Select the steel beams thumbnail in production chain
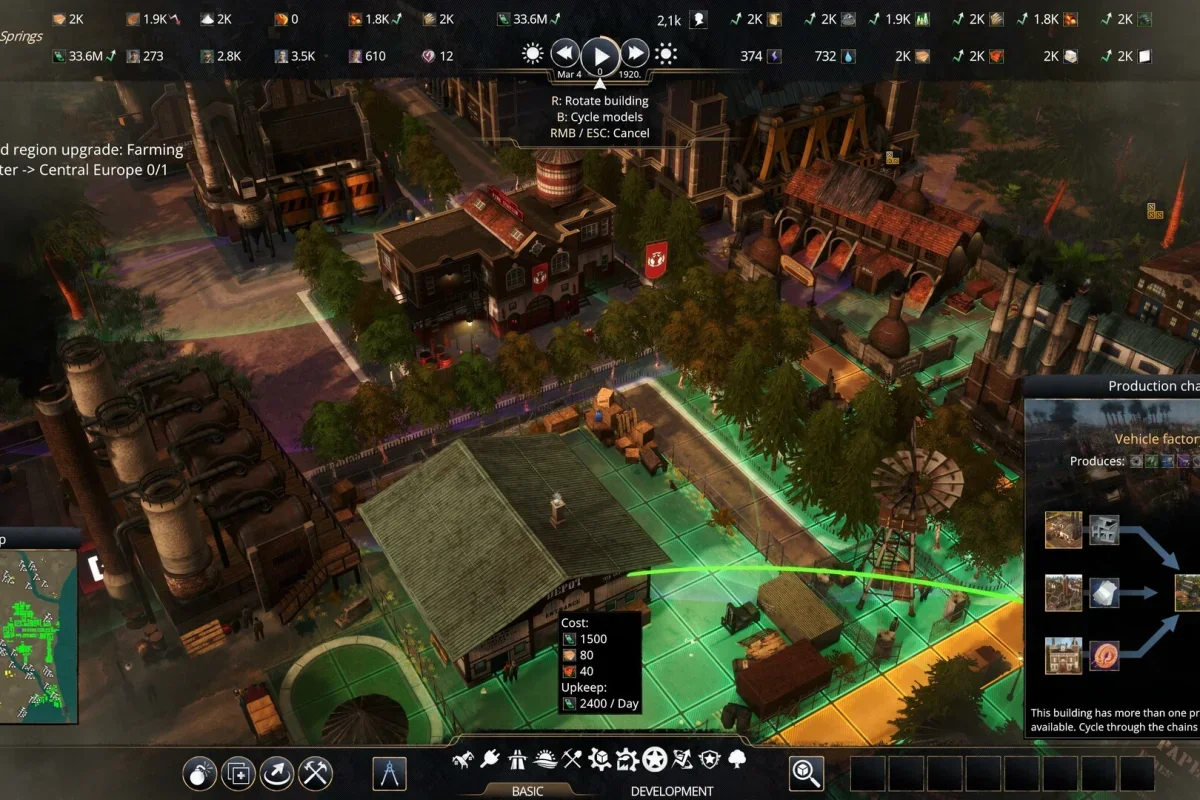The width and height of the screenshot is (1200, 800). [1104, 530]
